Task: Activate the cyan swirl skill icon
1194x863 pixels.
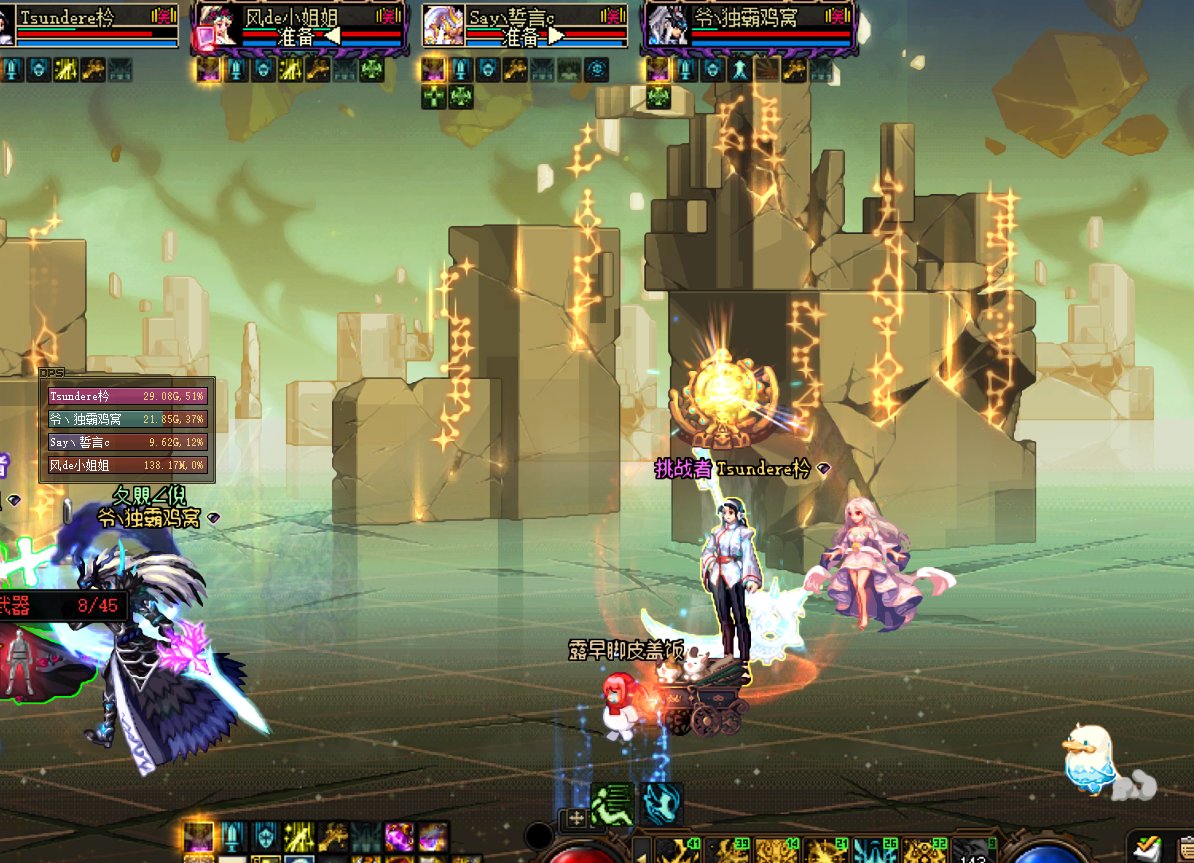Action: (x=661, y=804)
